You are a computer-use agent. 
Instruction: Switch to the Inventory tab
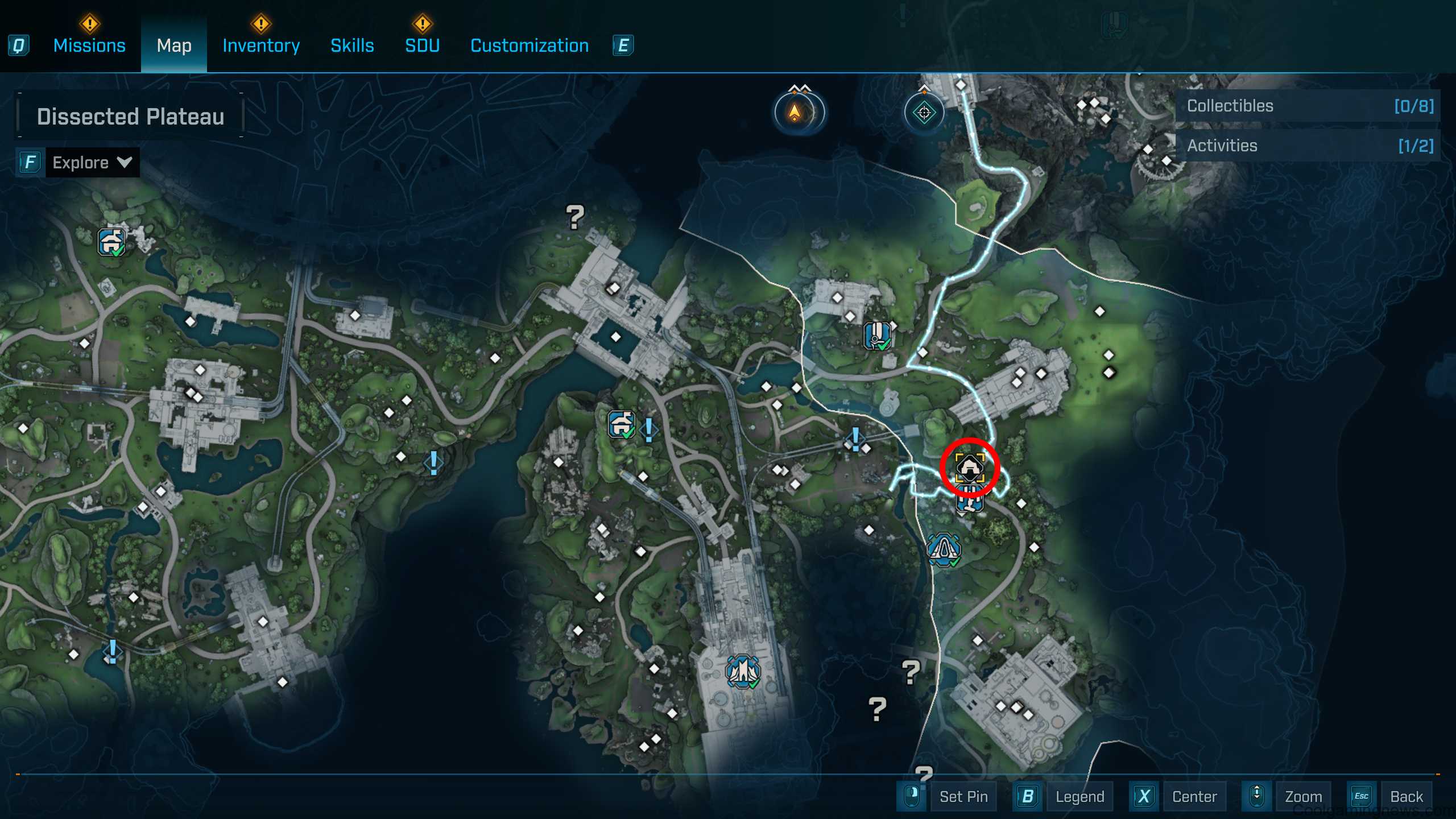pos(261,45)
